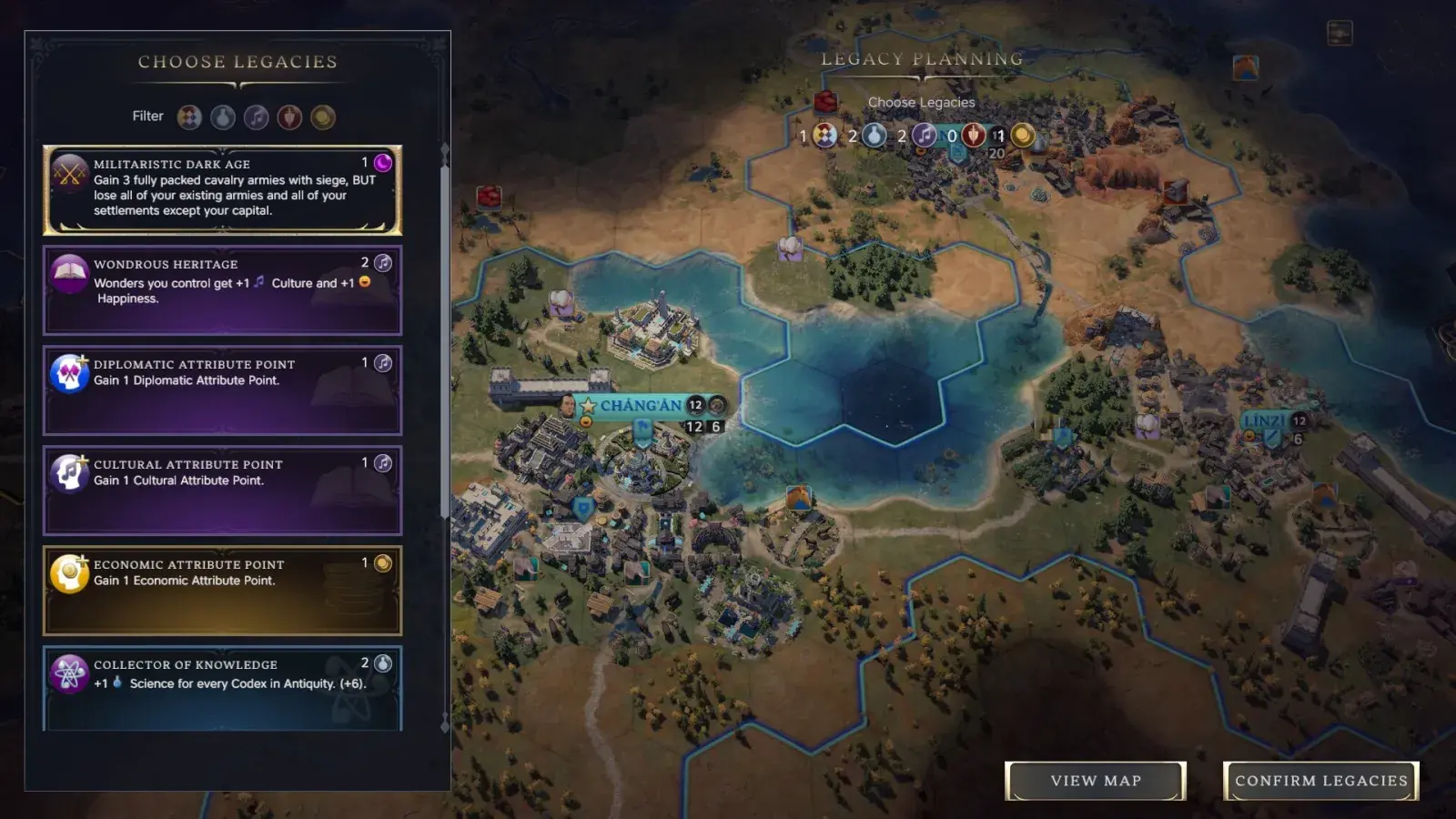Image resolution: width=1456 pixels, height=819 pixels.
Task: Select the science flask filter icon
Action: tap(223, 116)
